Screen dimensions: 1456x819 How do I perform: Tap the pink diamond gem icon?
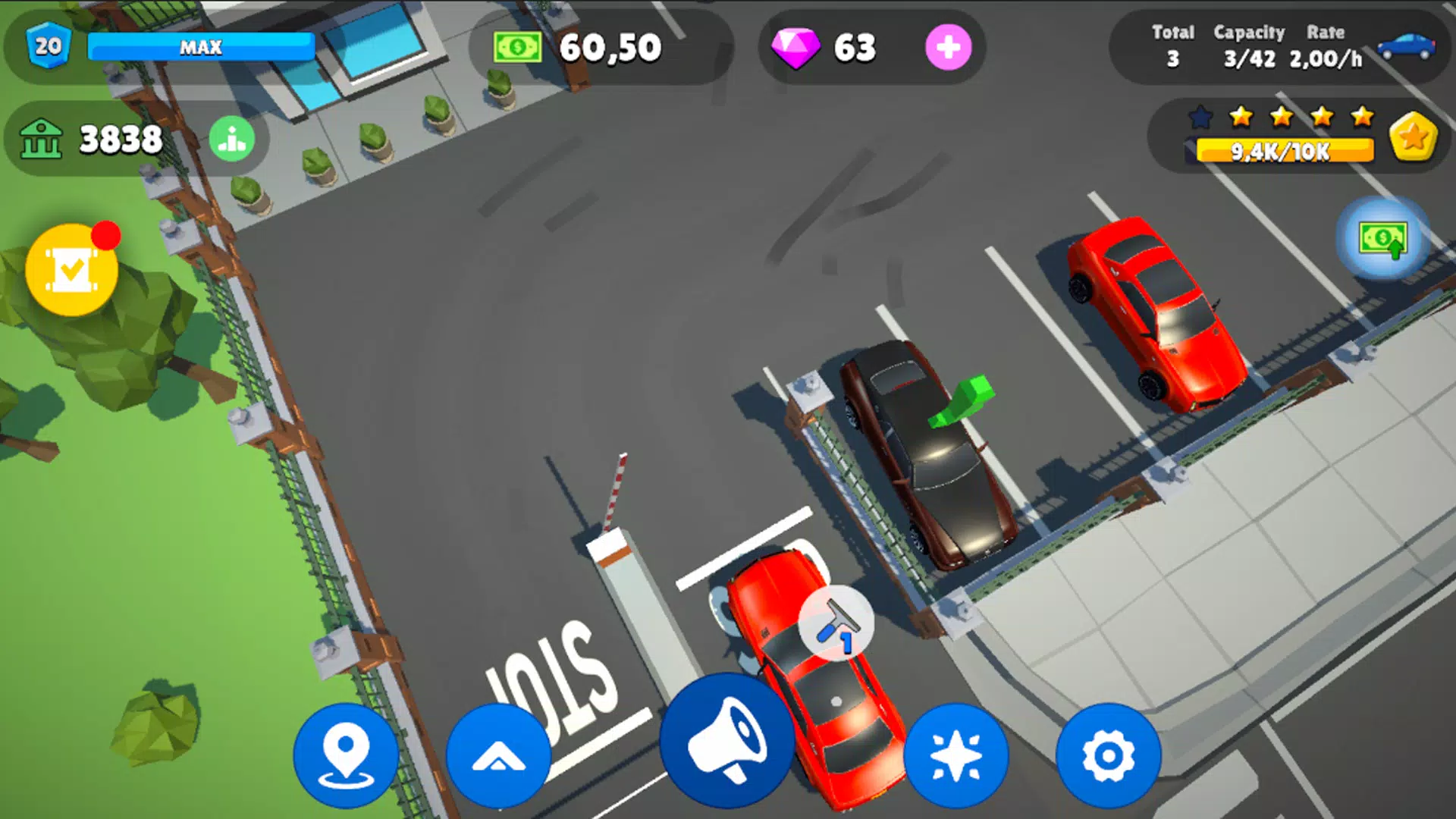(x=796, y=49)
